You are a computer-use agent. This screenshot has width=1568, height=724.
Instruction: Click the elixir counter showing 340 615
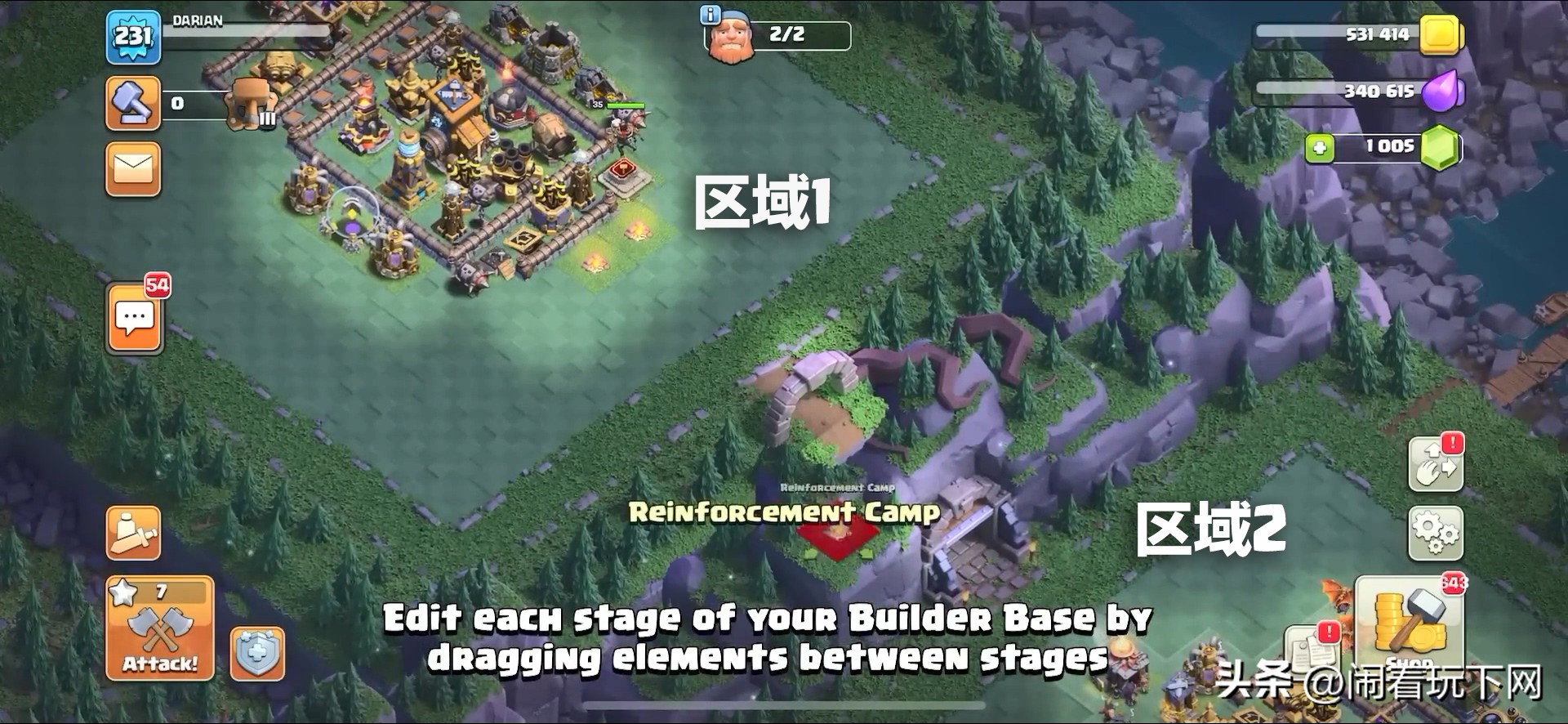click(x=1380, y=92)
